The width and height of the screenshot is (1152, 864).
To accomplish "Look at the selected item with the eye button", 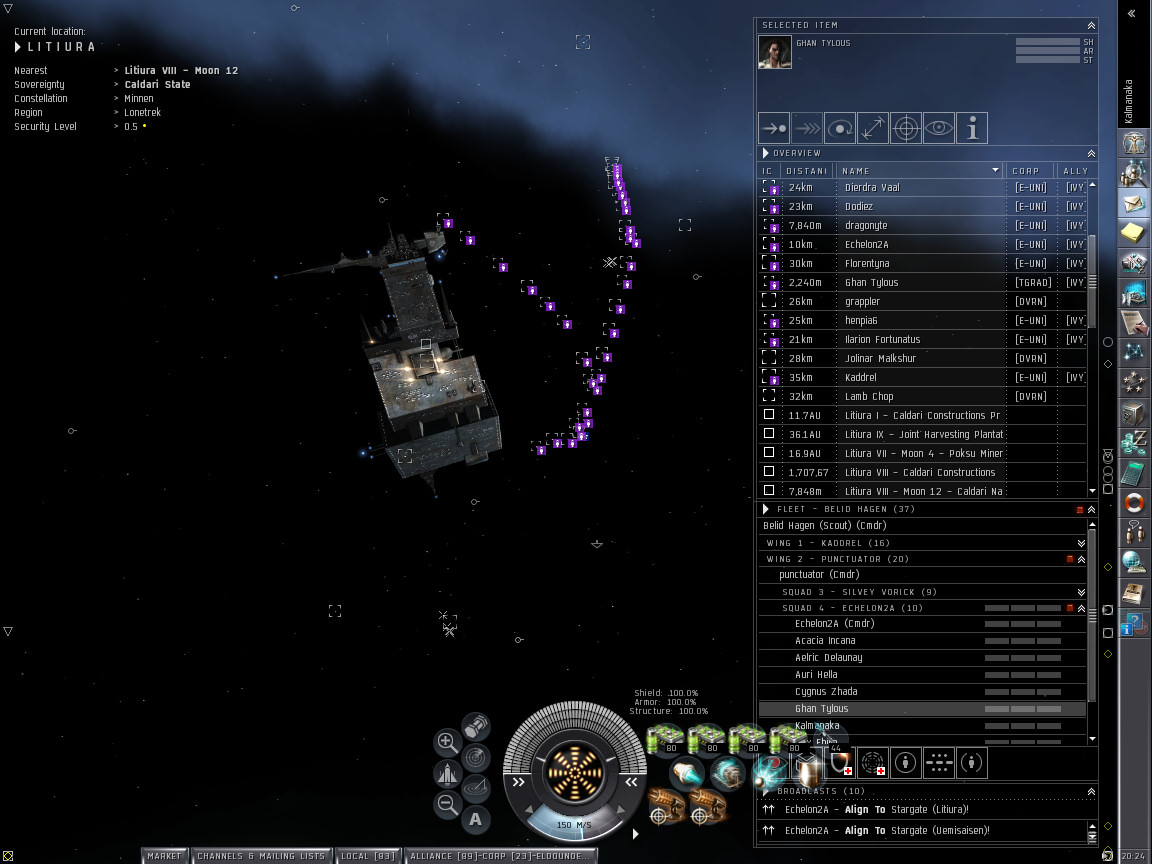I will coord(938,128).
